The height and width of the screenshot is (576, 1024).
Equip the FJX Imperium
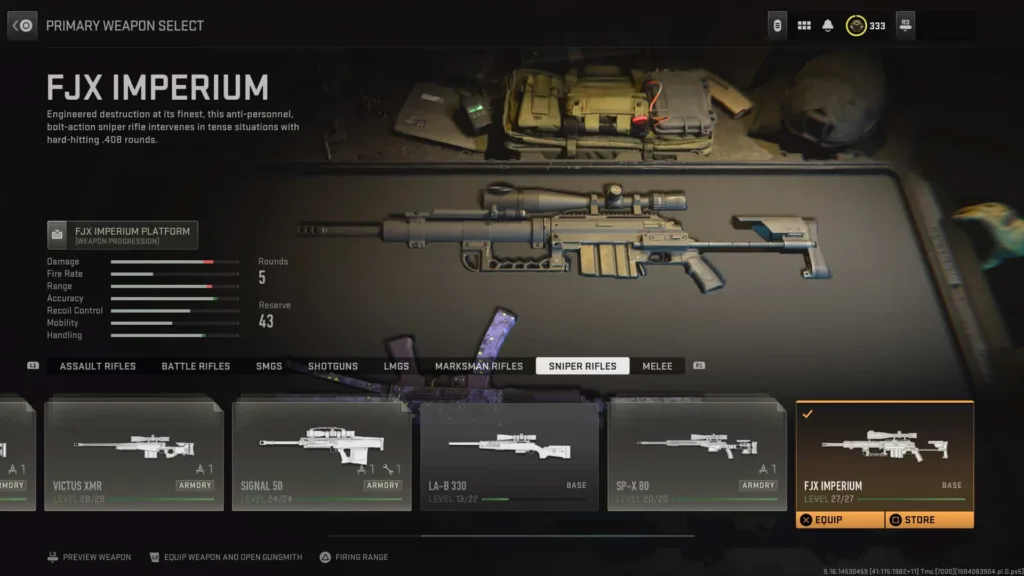click(x=840, y=520)
